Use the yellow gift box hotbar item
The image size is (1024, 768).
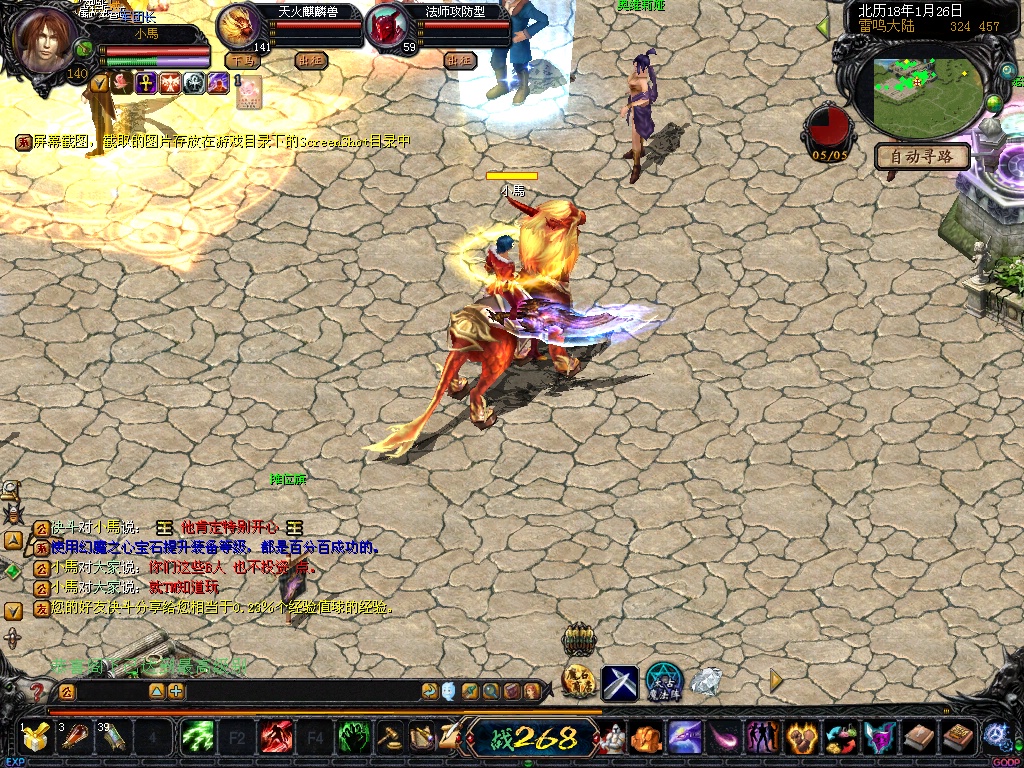click(36, 738)
